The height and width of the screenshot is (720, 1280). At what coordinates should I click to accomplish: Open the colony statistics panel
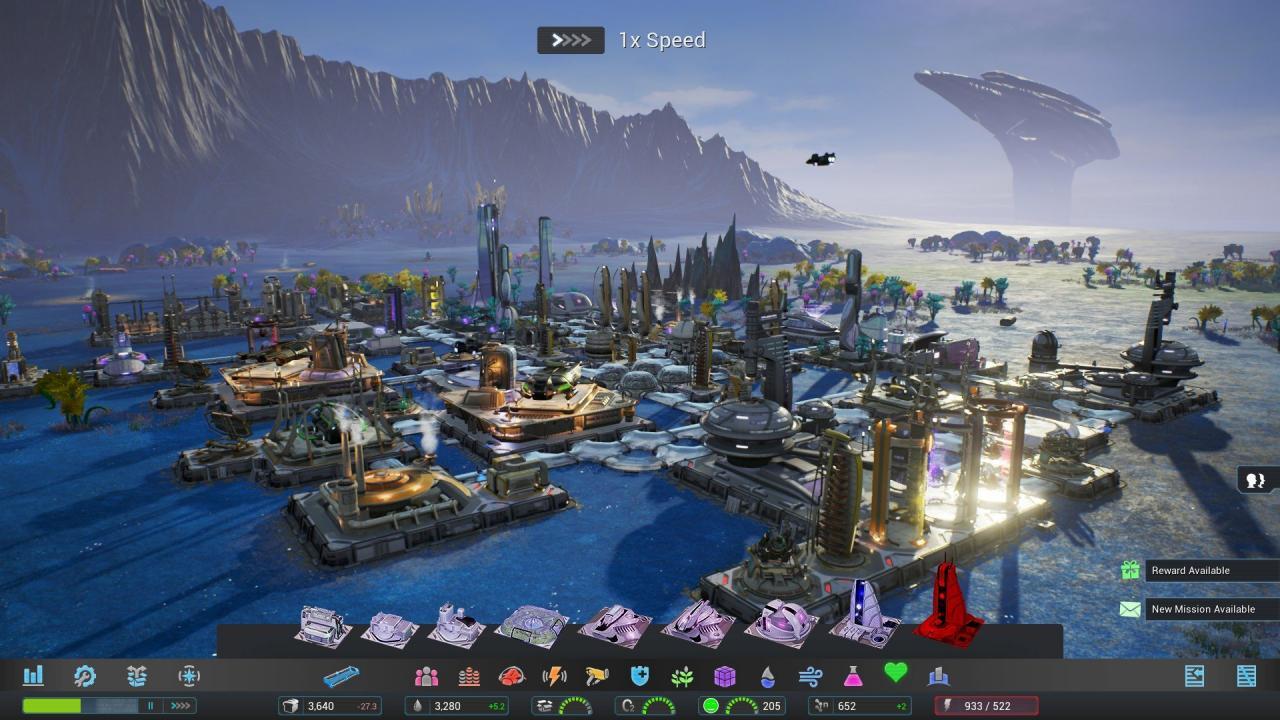pyautogui.click(x=33, y=676)
